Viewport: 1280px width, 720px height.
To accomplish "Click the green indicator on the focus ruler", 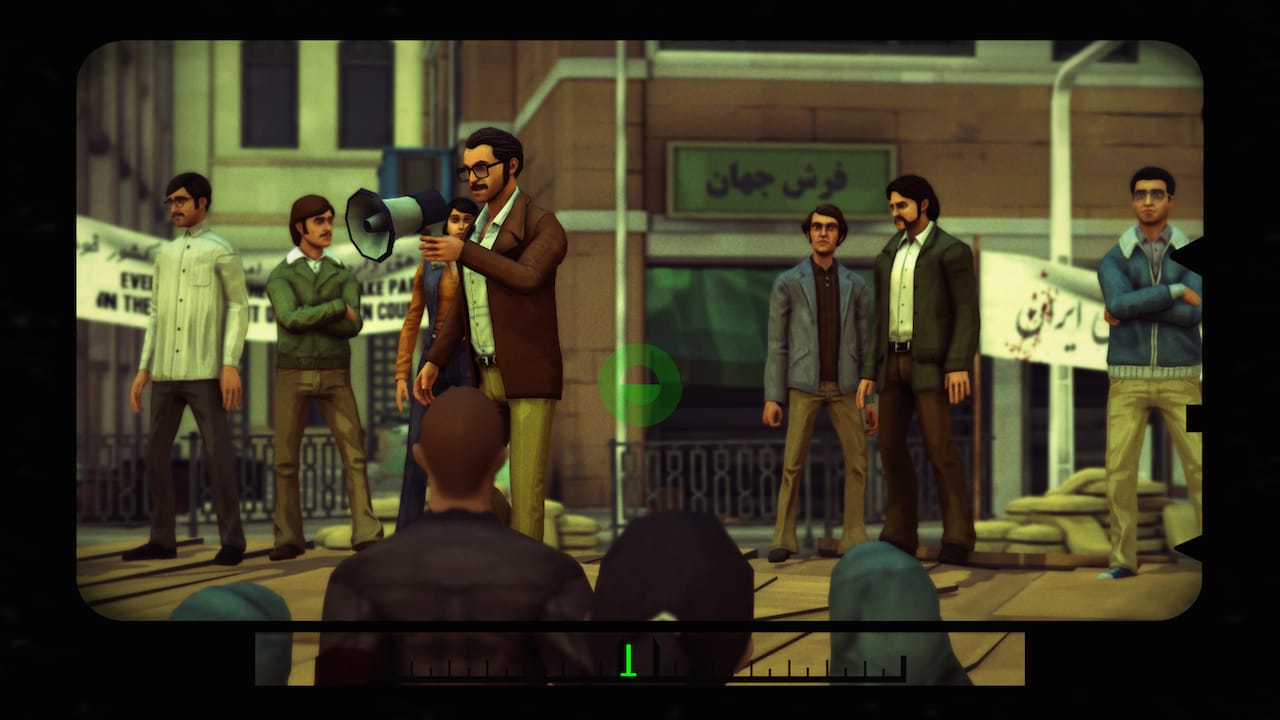I will pyautogui.click(x=629, y=660).
